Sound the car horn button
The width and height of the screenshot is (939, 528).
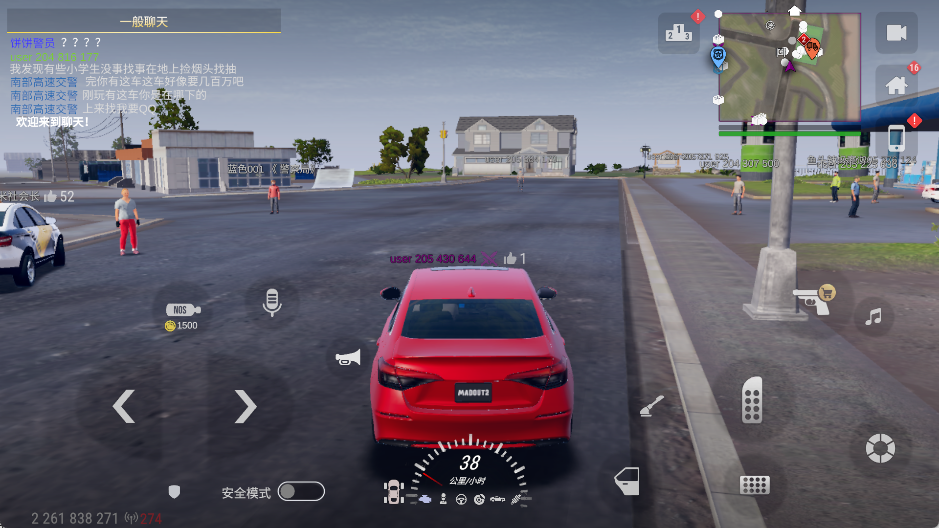coord(347,359)
